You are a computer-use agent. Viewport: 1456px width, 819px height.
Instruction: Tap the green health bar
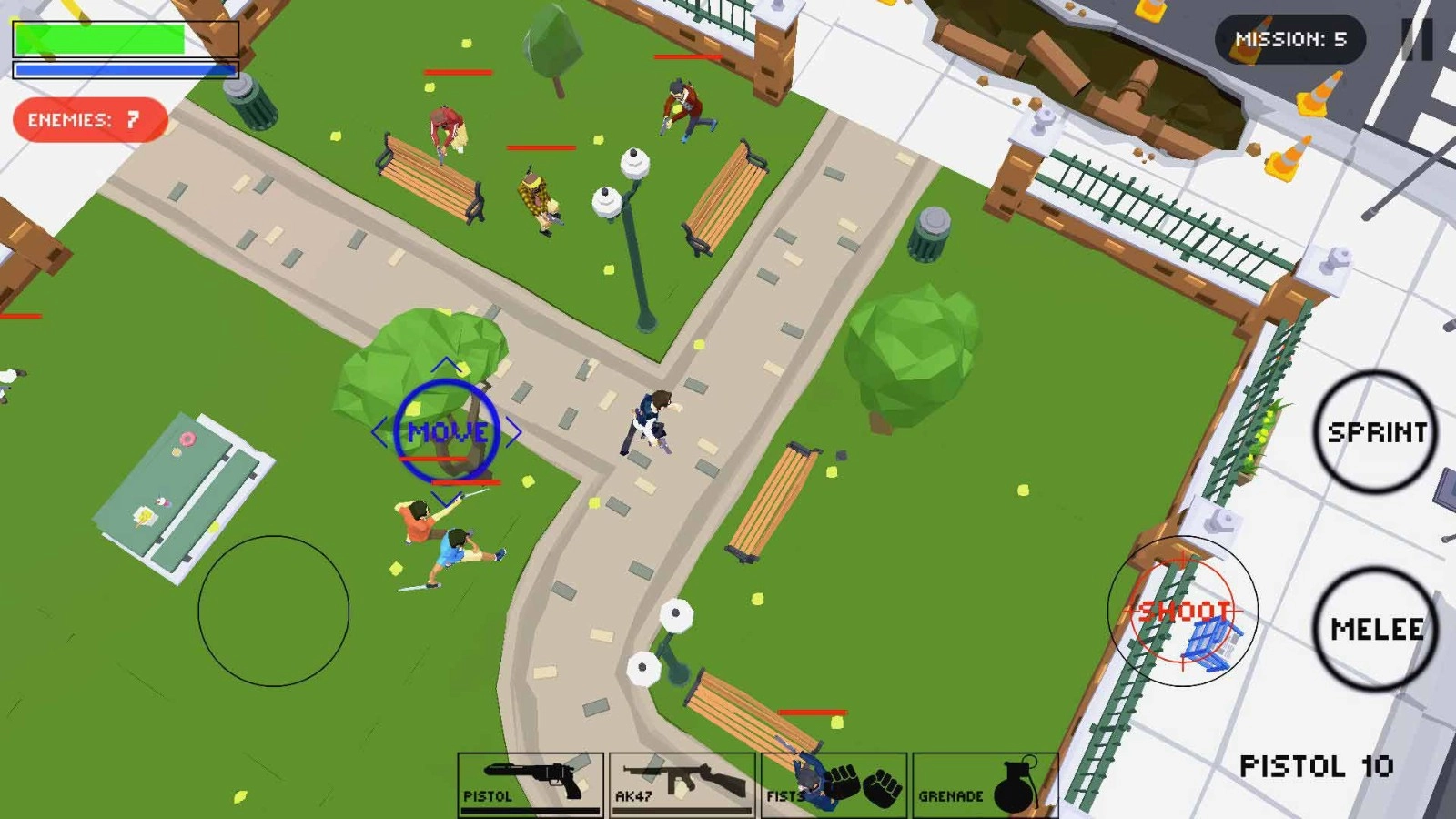[100, 39]
